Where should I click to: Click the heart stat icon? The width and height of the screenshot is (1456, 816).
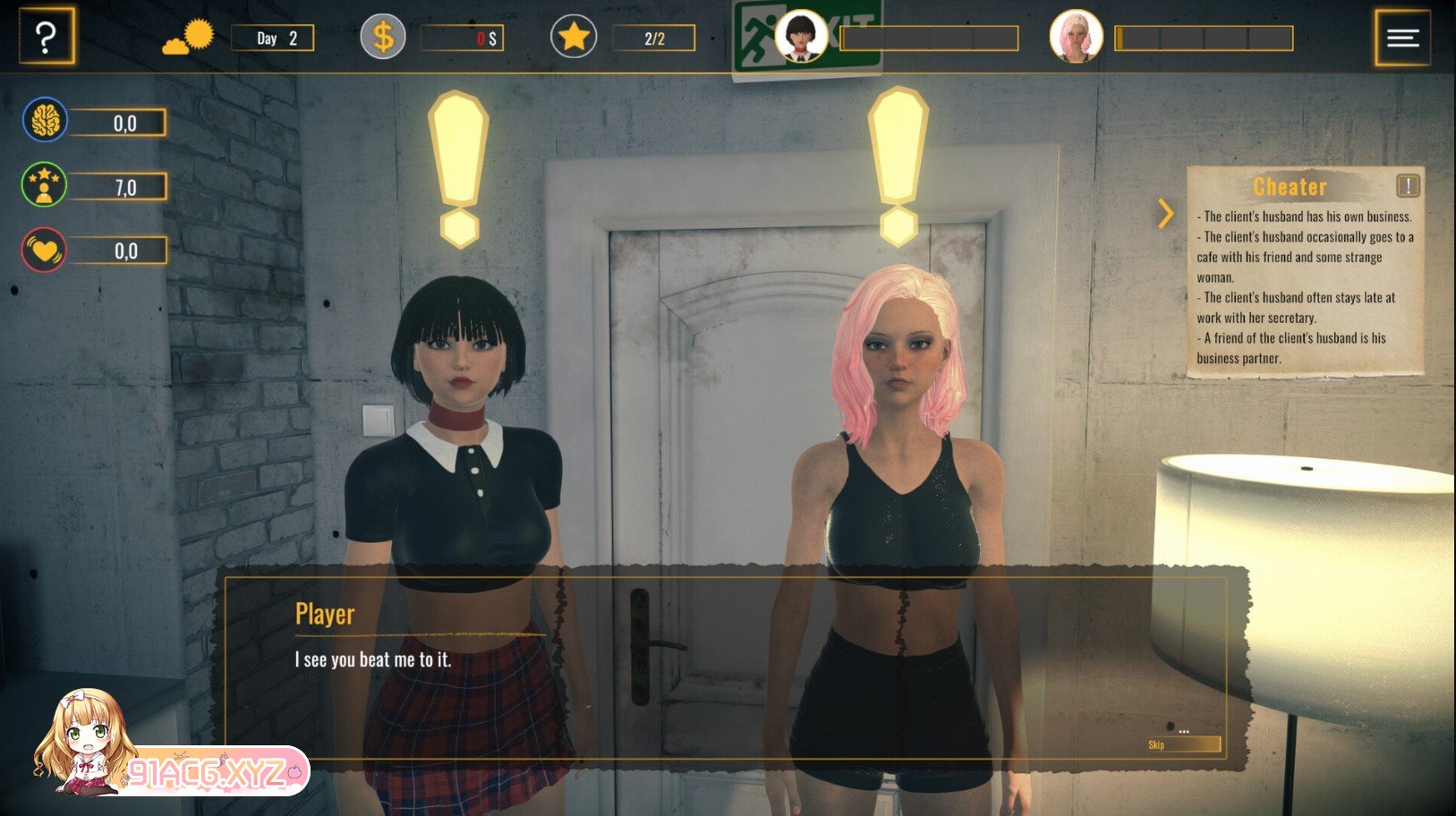(44, 251)
